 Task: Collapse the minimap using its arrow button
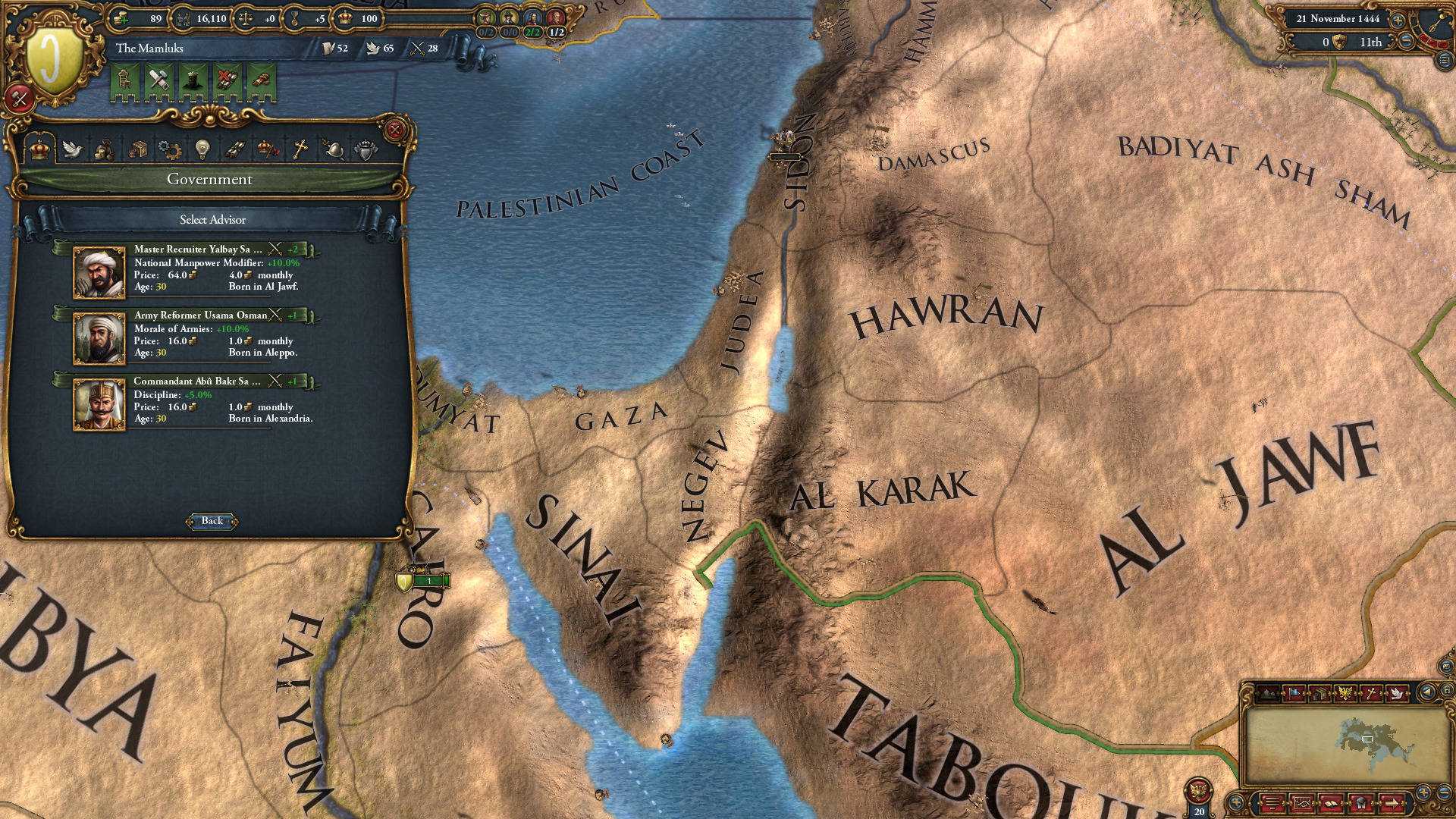coord(1427,692)
